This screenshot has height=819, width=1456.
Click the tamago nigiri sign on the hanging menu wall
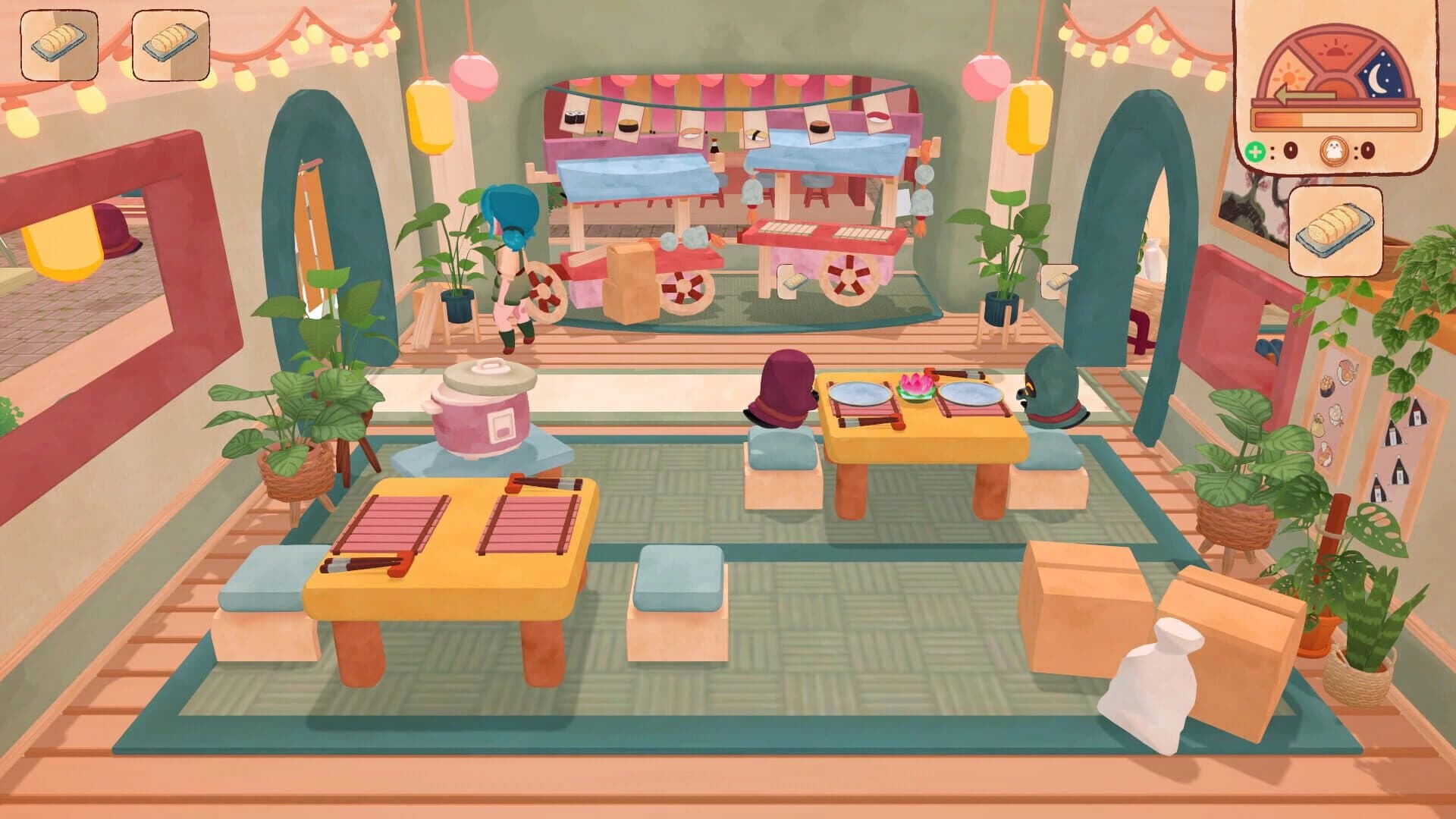(x=755, y=136)
